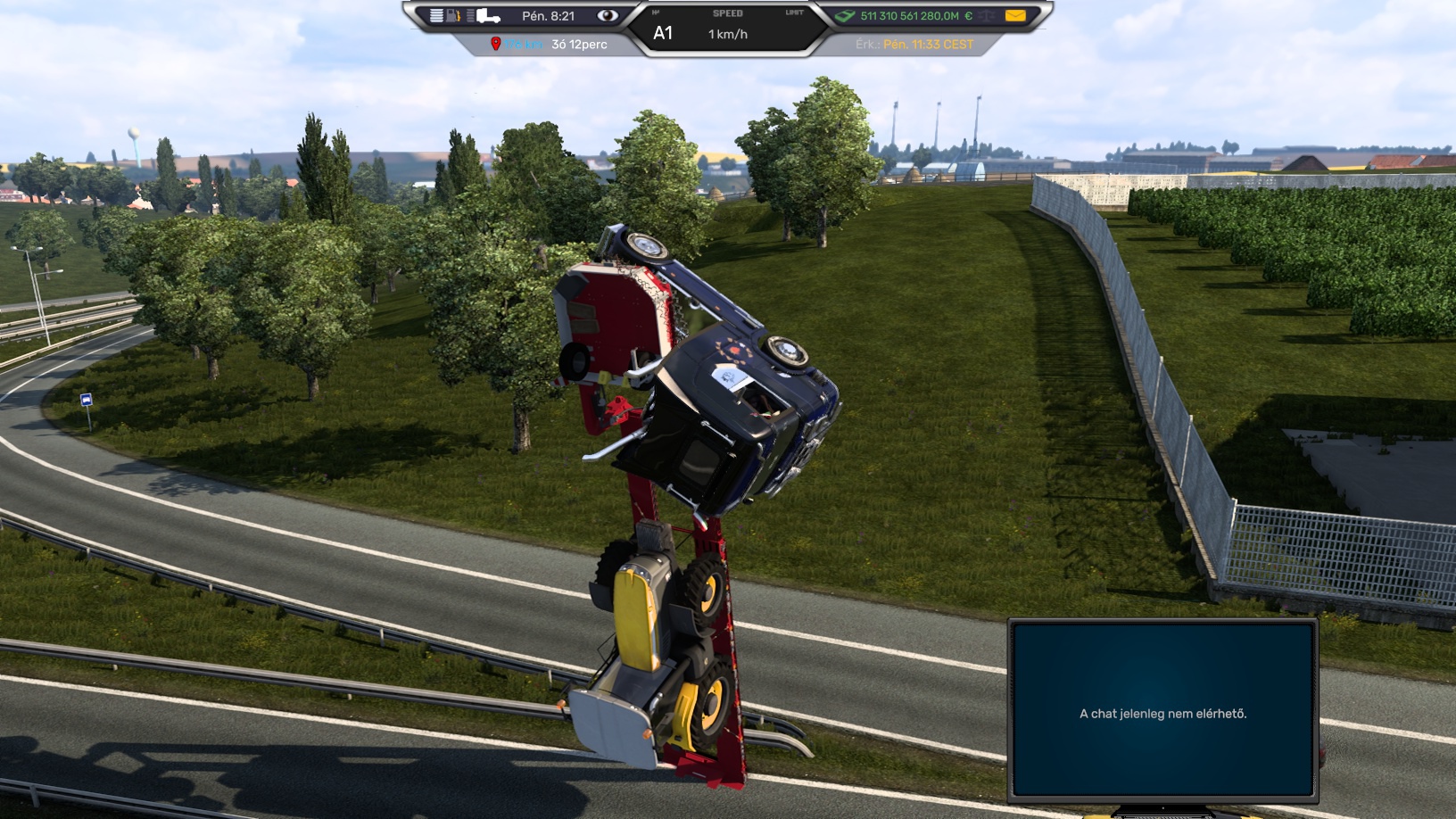Click the red destination pin marker
The image size is (1456, 819).
point(495,44)
